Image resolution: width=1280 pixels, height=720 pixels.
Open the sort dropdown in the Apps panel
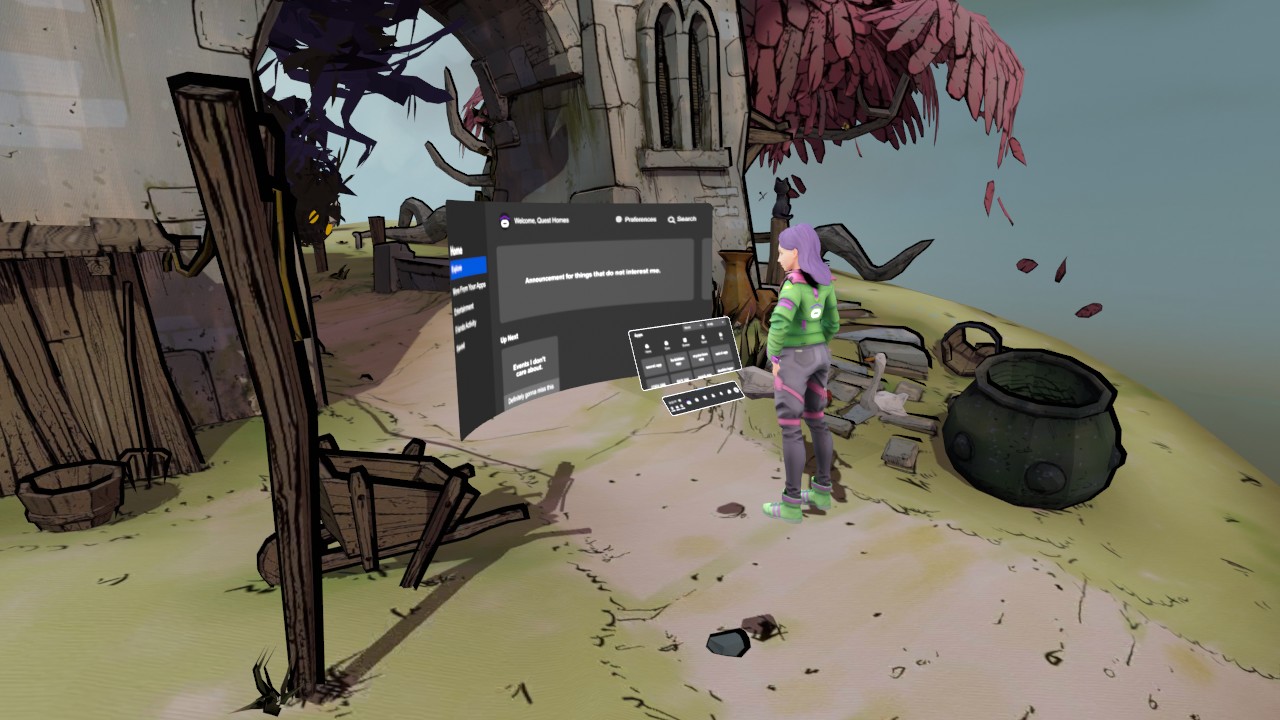coord(693,326)
